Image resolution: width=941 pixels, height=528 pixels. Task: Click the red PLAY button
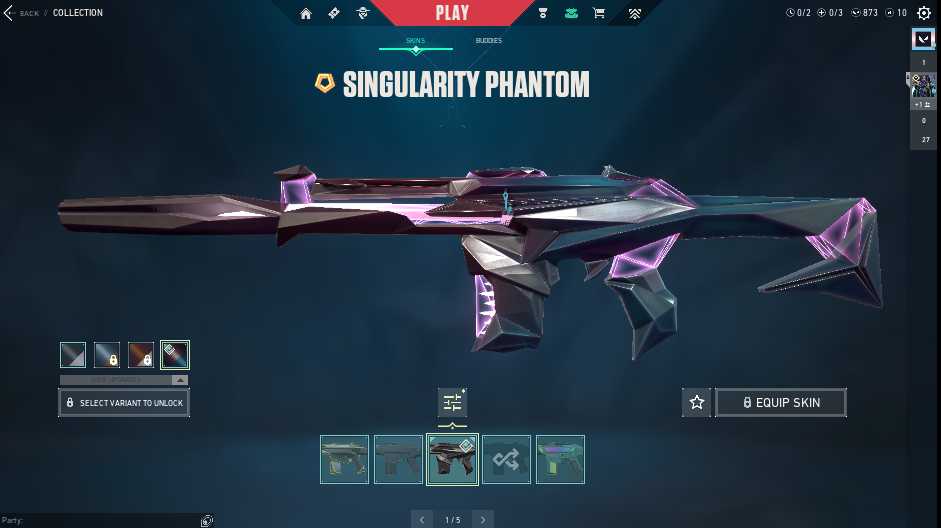click(452, 13)
